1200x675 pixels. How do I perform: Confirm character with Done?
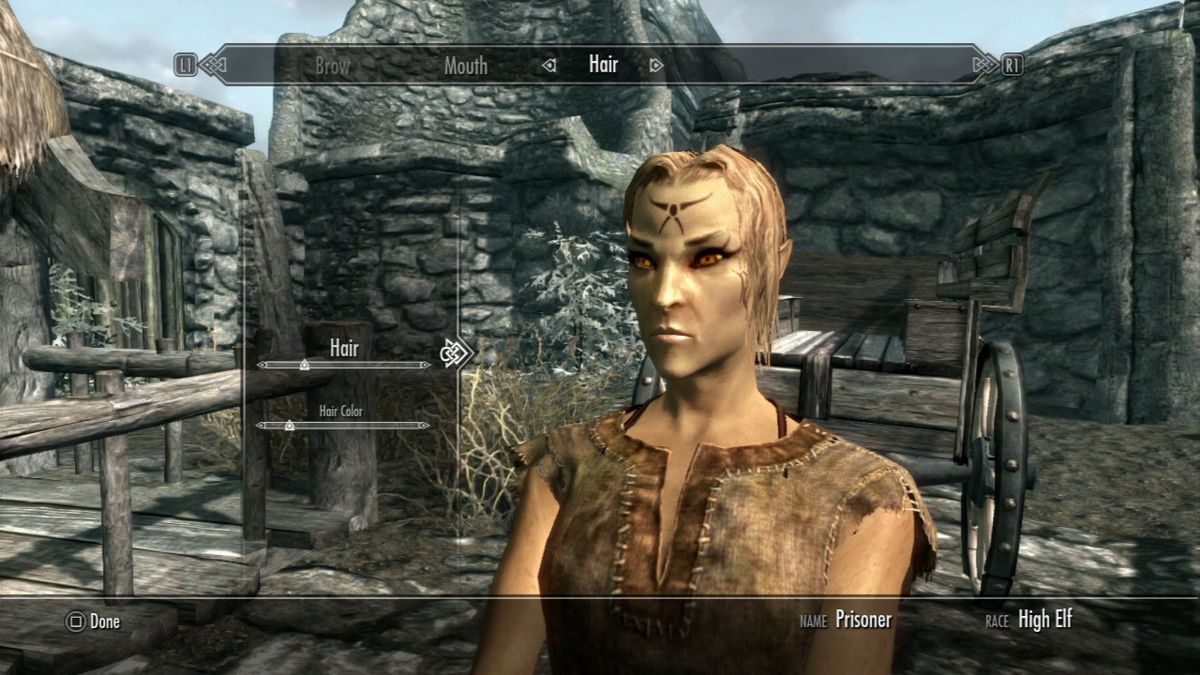tap(93, 622)
